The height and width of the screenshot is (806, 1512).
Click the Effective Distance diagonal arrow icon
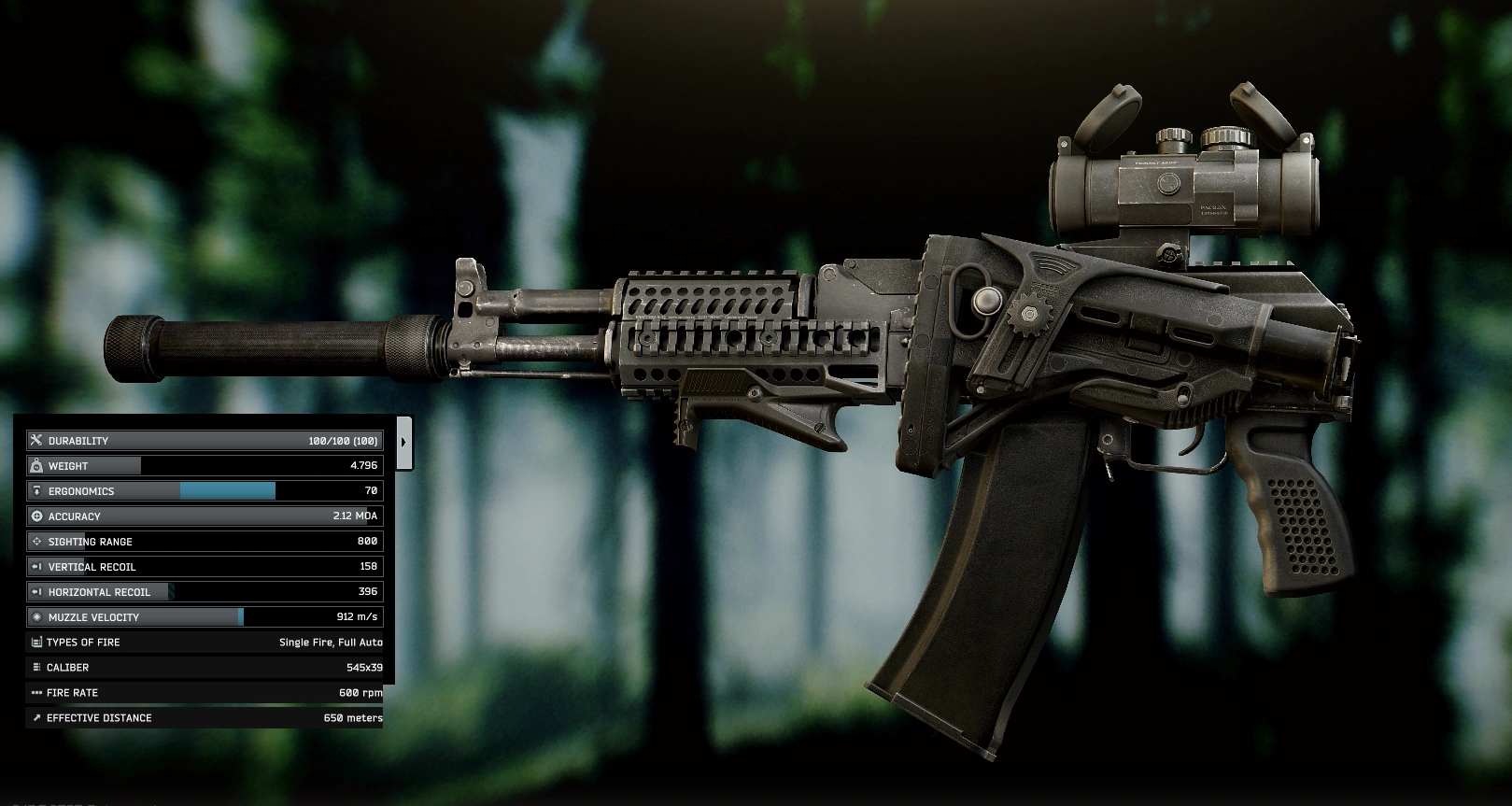tap(35, 717)
